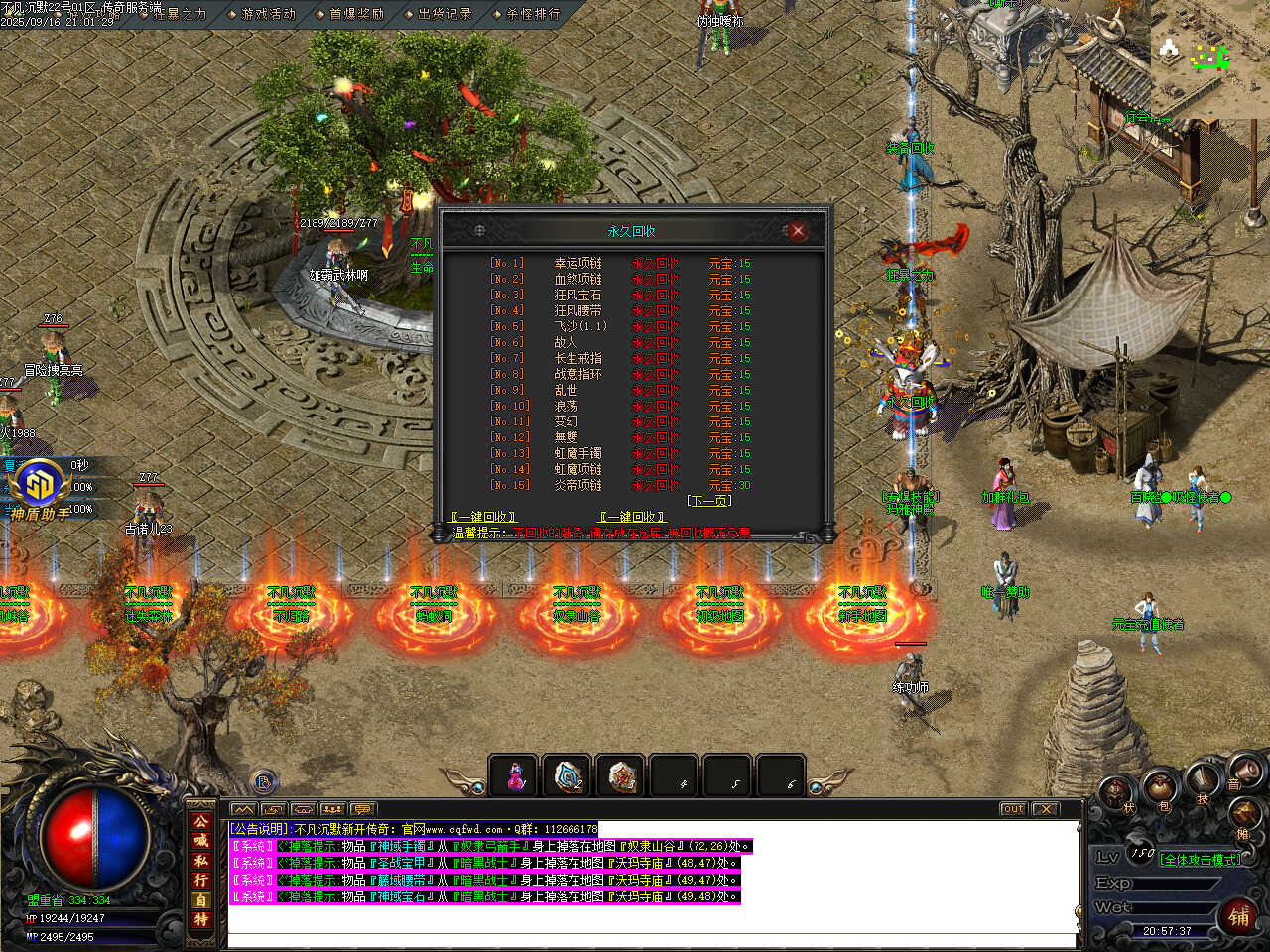Click 永久回收 for 幸运项链 row

coord(655,263)
